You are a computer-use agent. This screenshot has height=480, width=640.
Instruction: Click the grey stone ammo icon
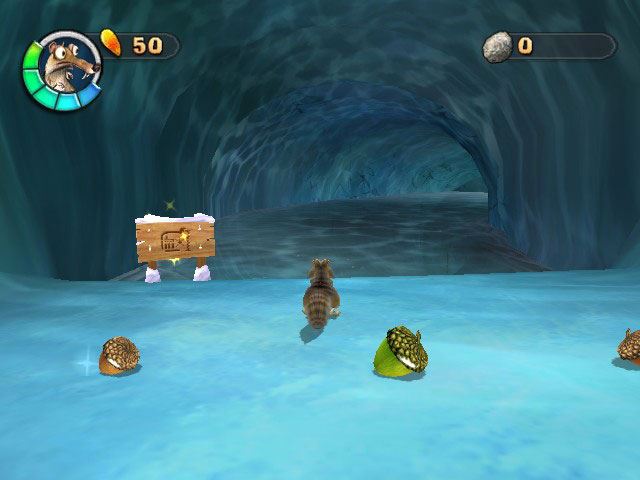click(497, 46)
